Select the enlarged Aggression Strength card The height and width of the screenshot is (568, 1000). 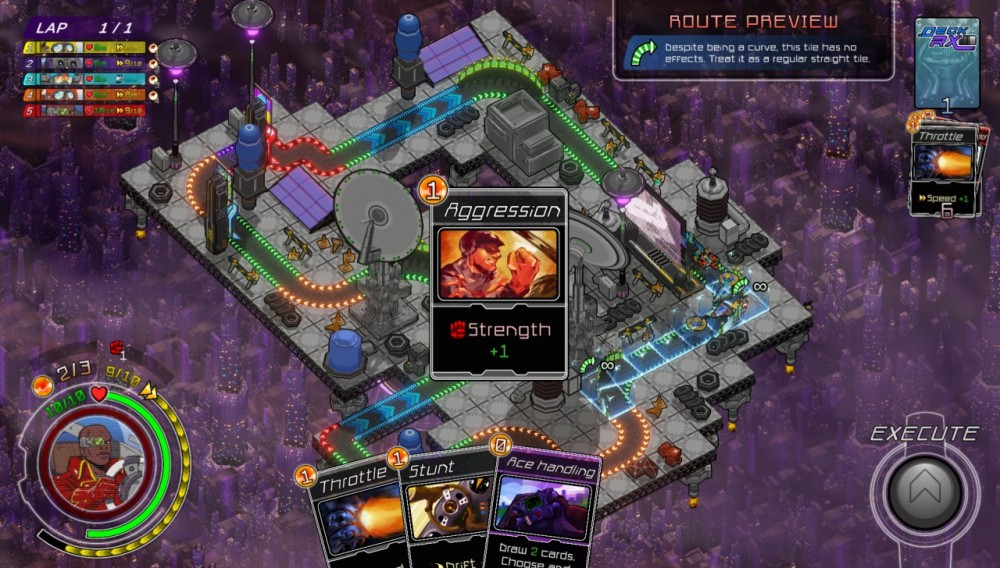tap(498, 284)
